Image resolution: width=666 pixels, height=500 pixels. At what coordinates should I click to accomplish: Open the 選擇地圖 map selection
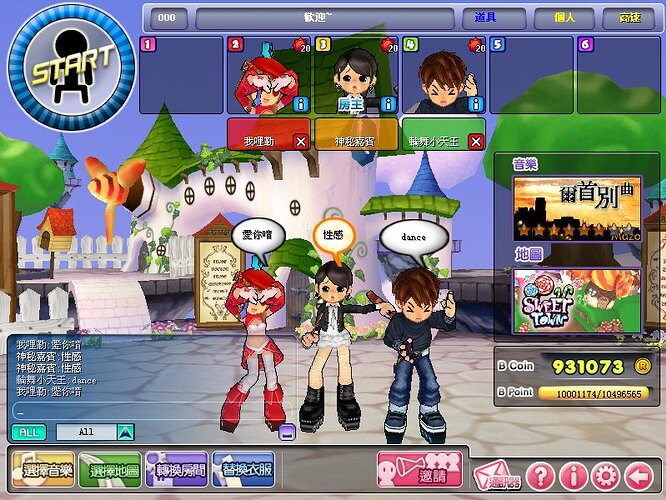109,469
